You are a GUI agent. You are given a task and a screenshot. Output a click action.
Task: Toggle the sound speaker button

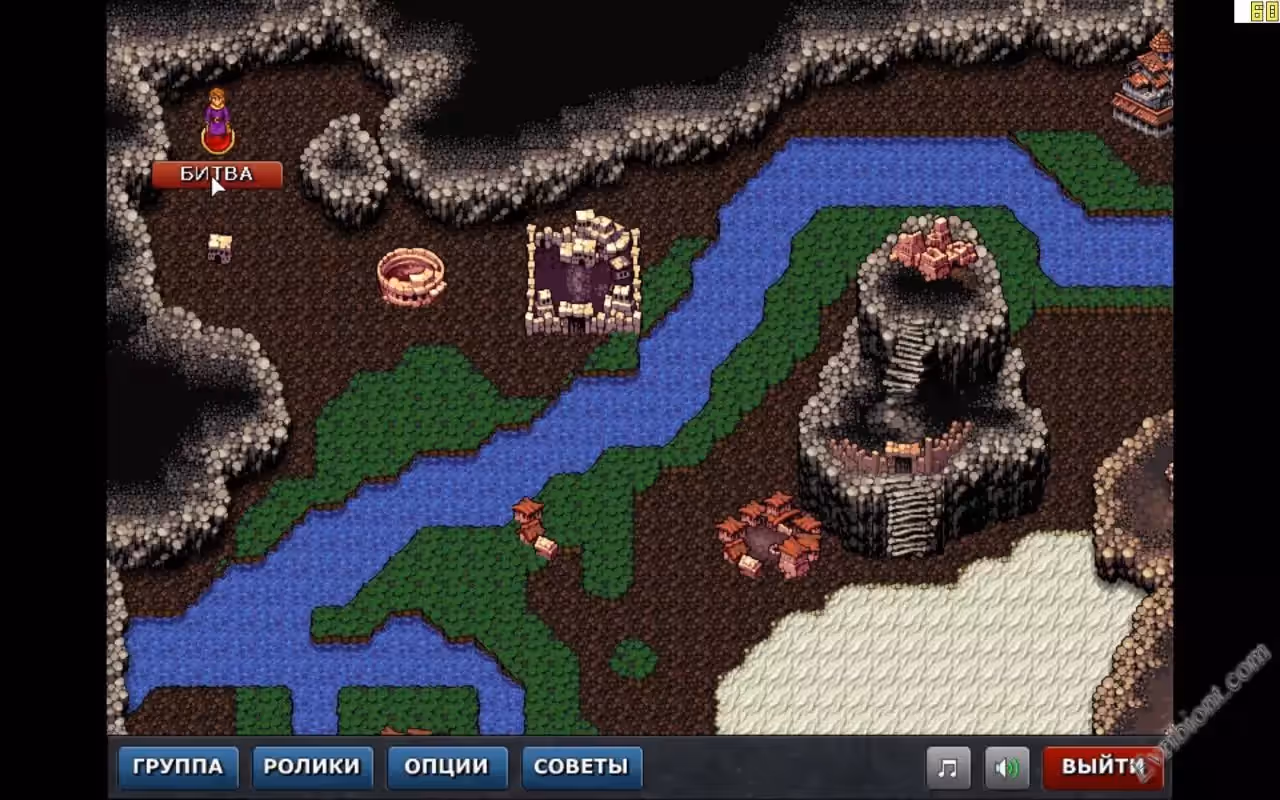coord(1007,768)
